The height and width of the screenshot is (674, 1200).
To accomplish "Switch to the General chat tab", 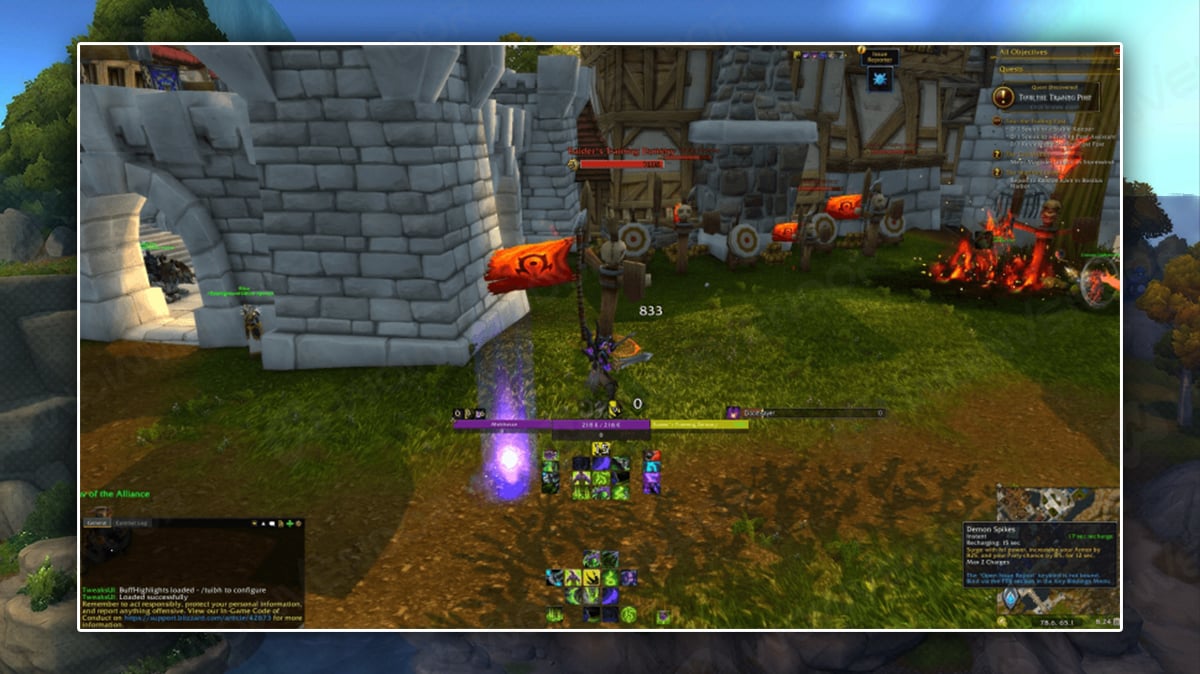I will pyautogui.click(x=97, y=523).
